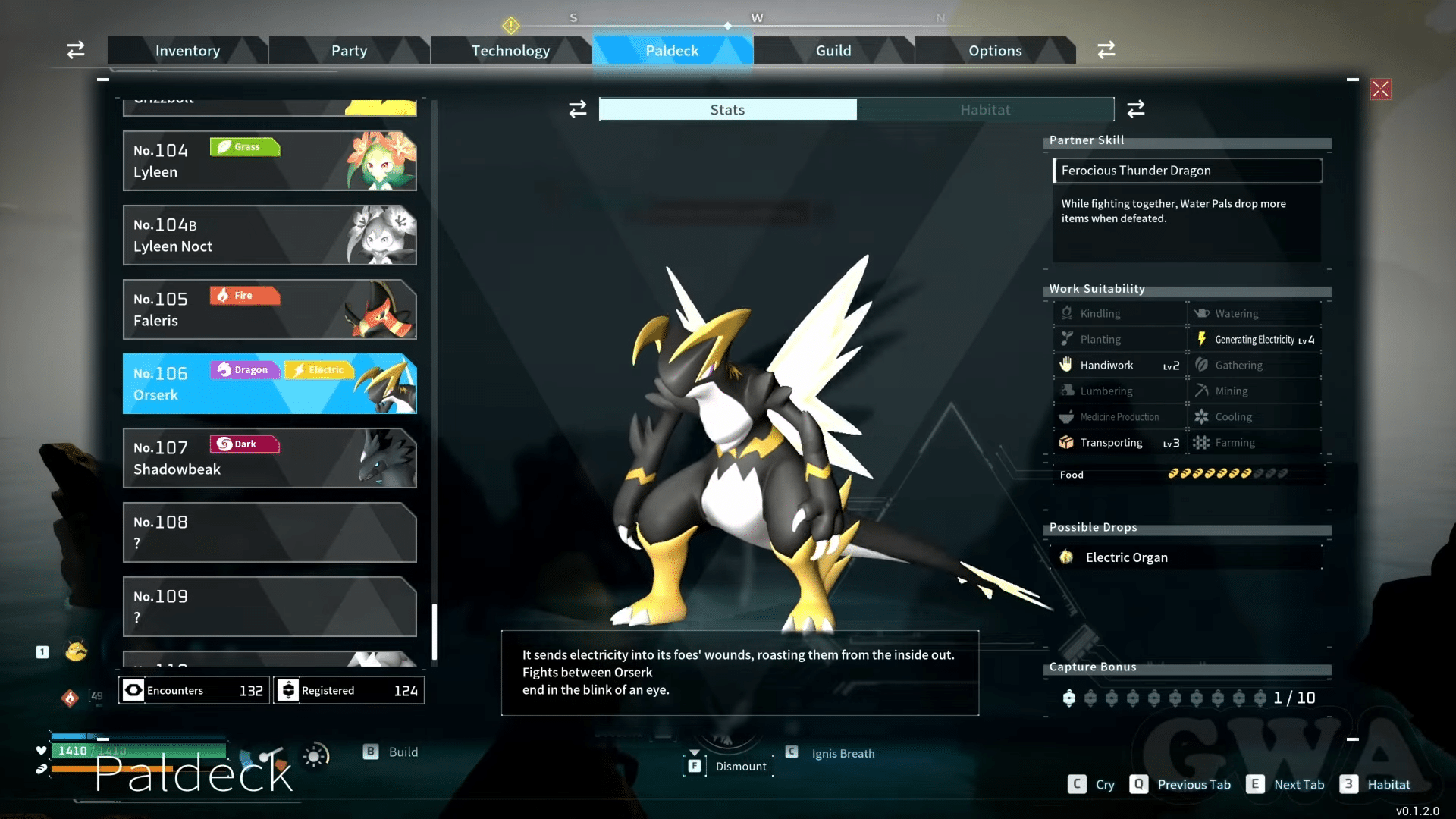The width and height of the screenshot is (1456, 819).
Task: Select unknown entry No.108
Action: (x=269, y=532)
